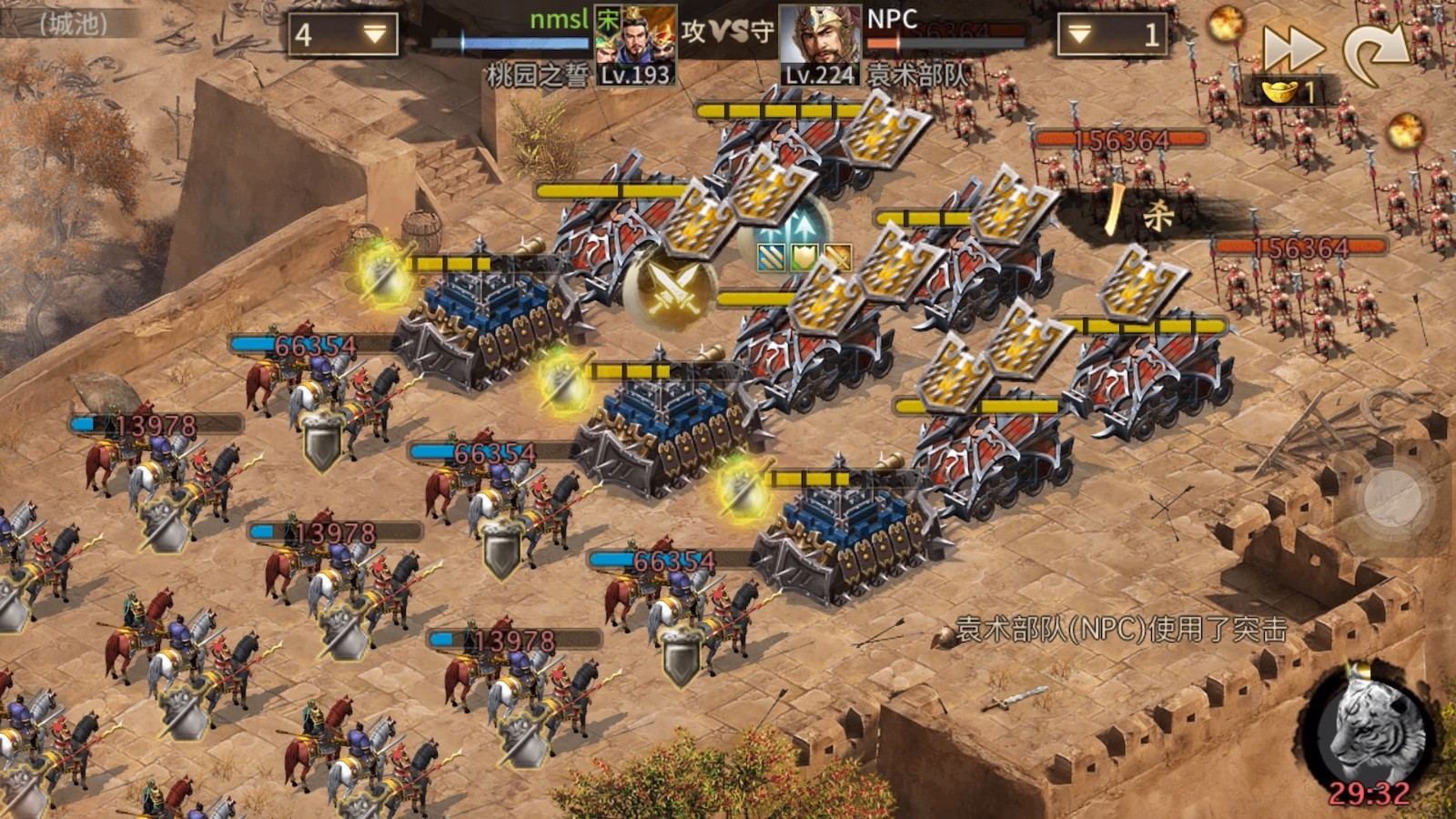Click the curved return arrow button
This screenshot has height=819, width=1456.
(1375, 52)
